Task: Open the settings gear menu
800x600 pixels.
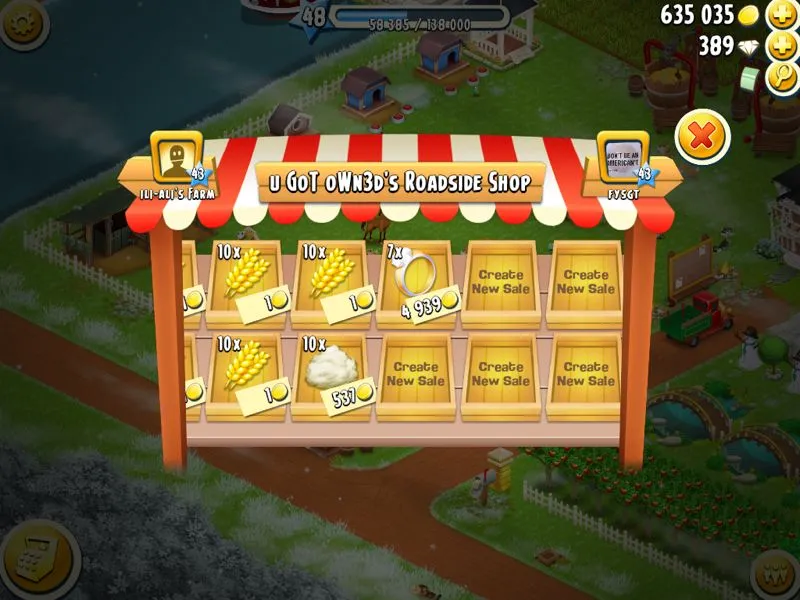Action: coord(24,22)
